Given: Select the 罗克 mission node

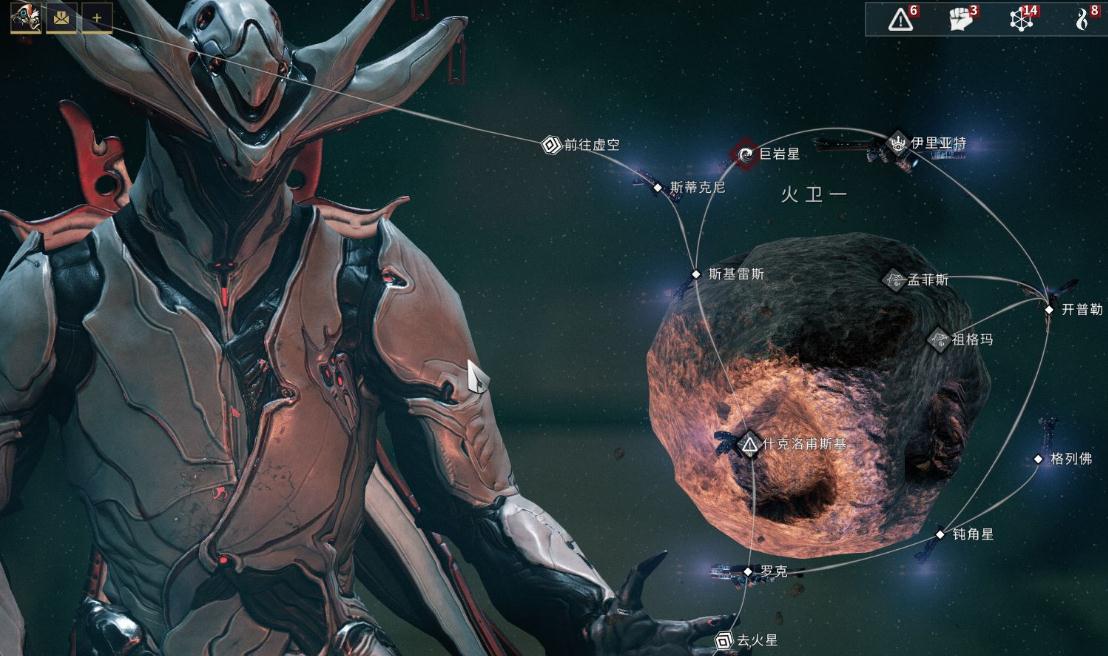Looking at the screenshot, I should [747, 572].
